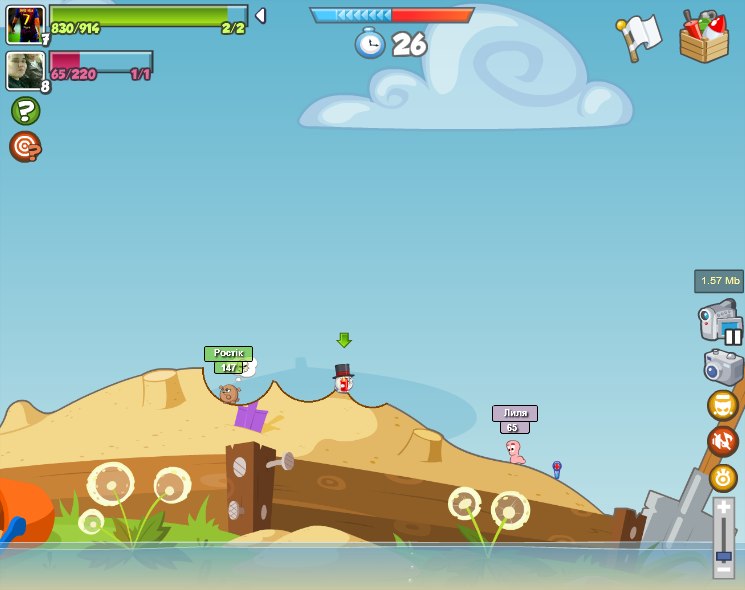Screen dimensions: 745x590
Task: Select the footballer player avatar
Action: [x=25, y=24]
